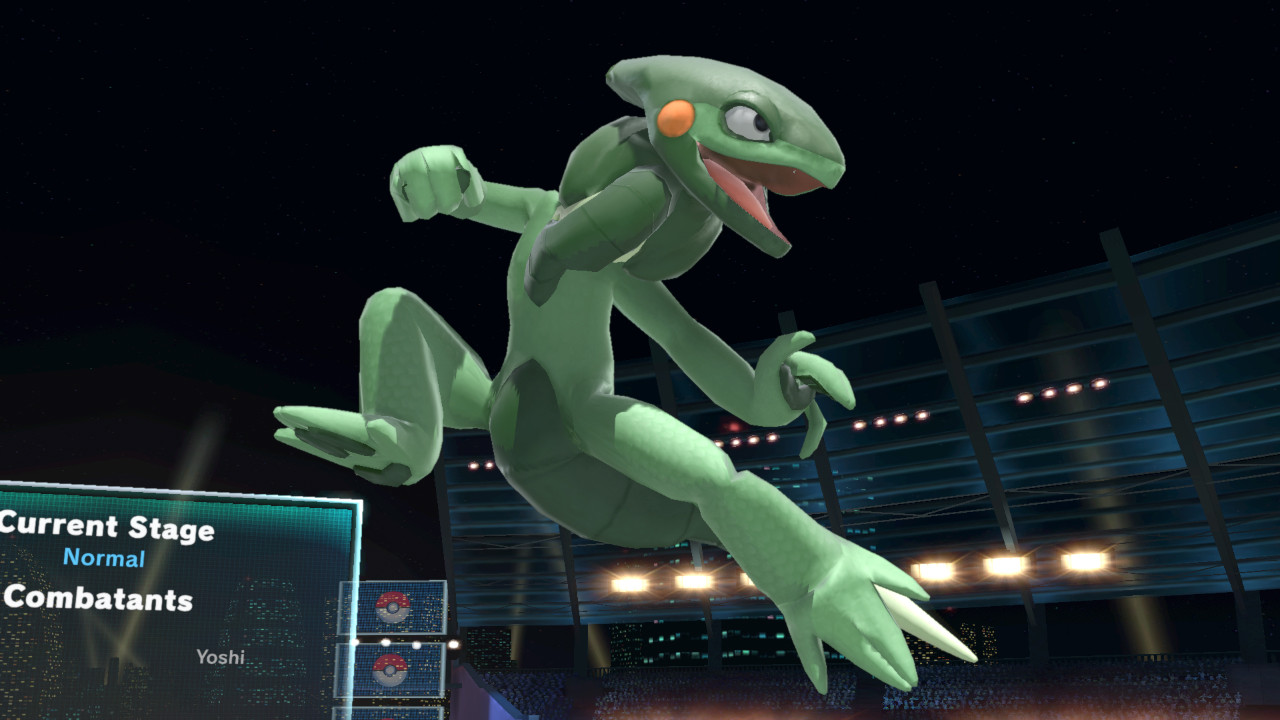The height and width of the screenshot is (720, 1280).
Task: Click the Yoshi combatant name
Action: click(220, 658)
